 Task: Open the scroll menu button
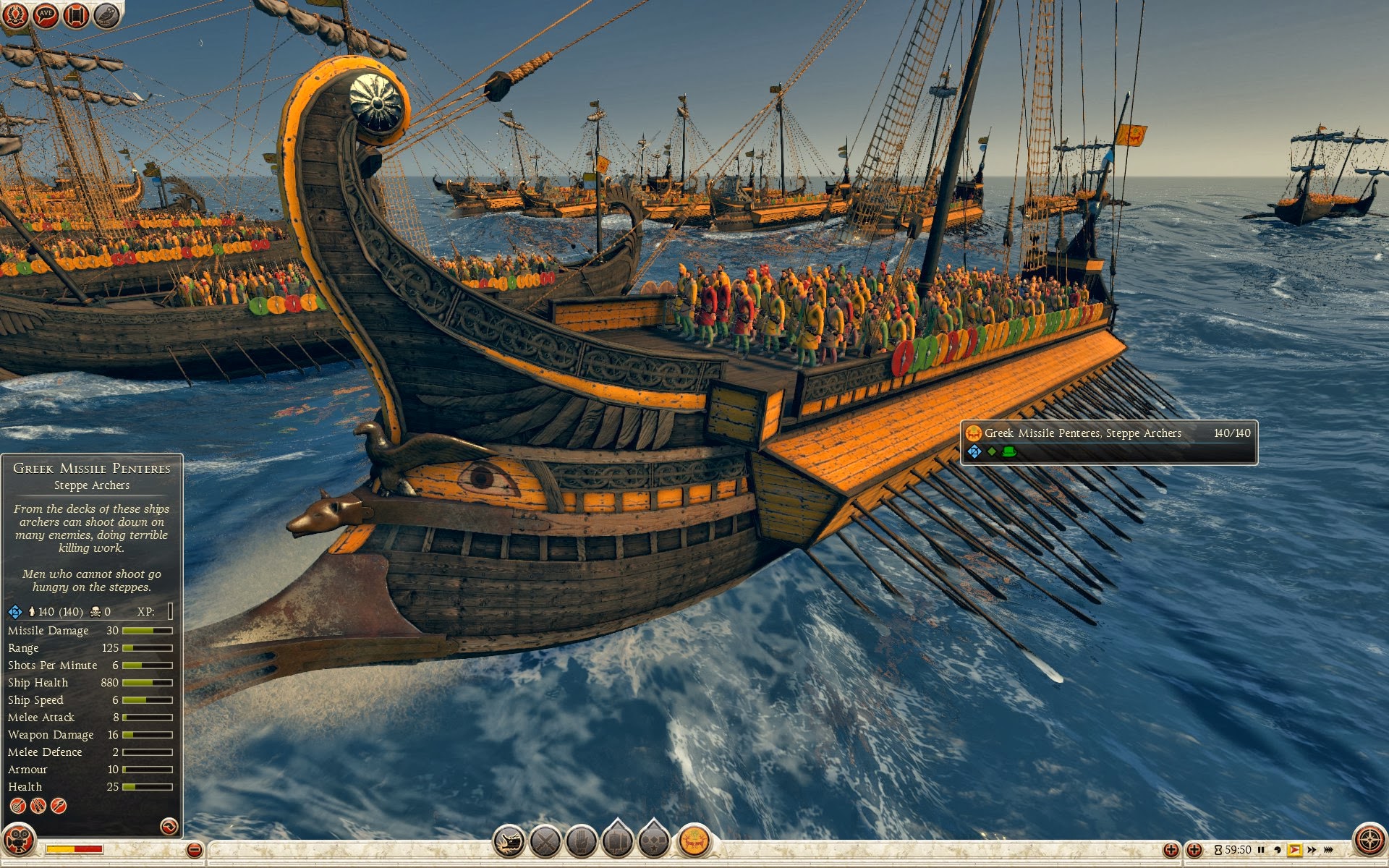76,15
